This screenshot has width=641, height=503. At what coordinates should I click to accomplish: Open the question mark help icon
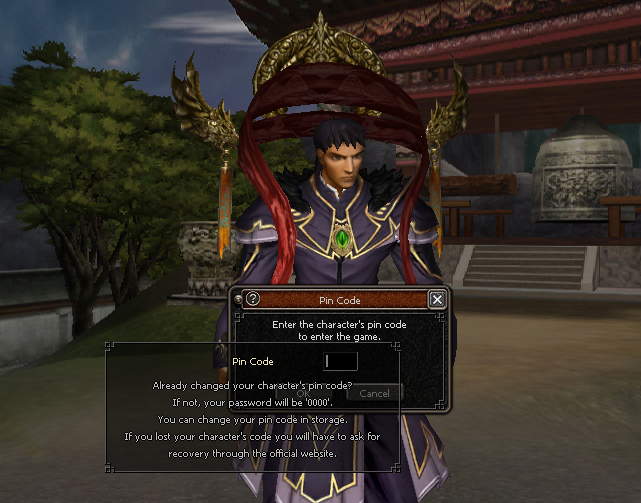252,299
